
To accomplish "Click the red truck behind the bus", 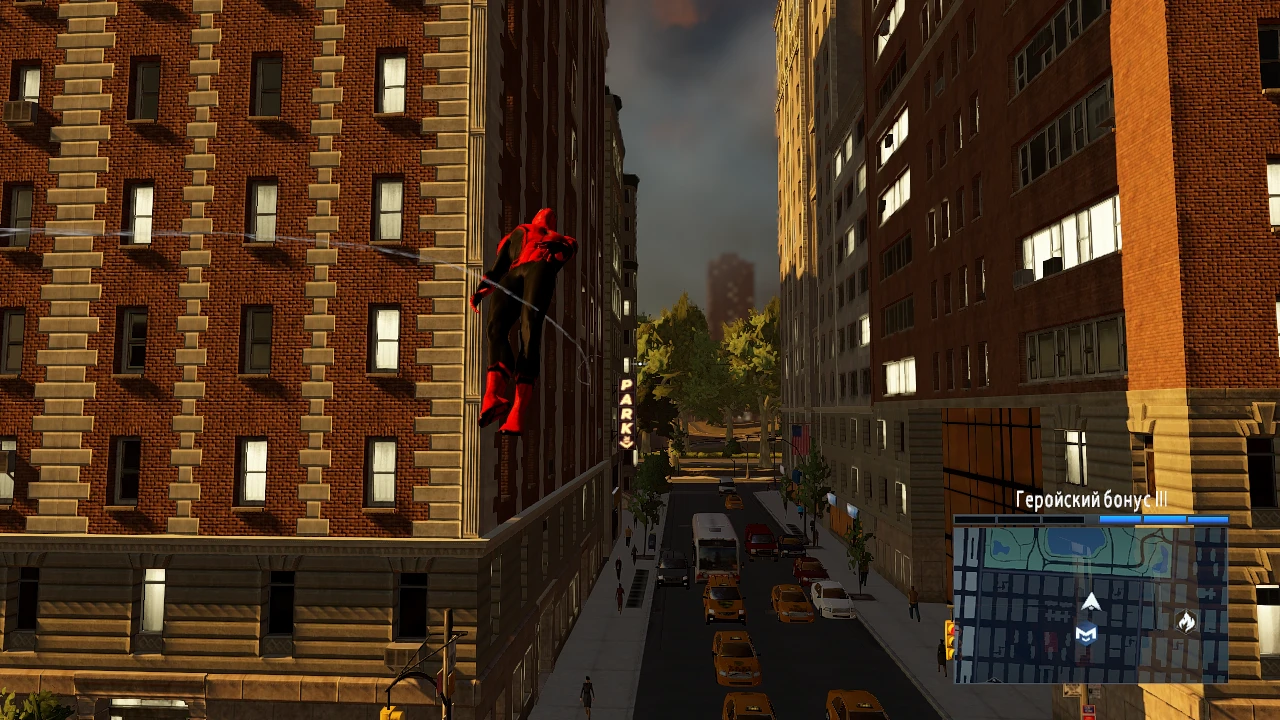I will (x=760, y=540).
